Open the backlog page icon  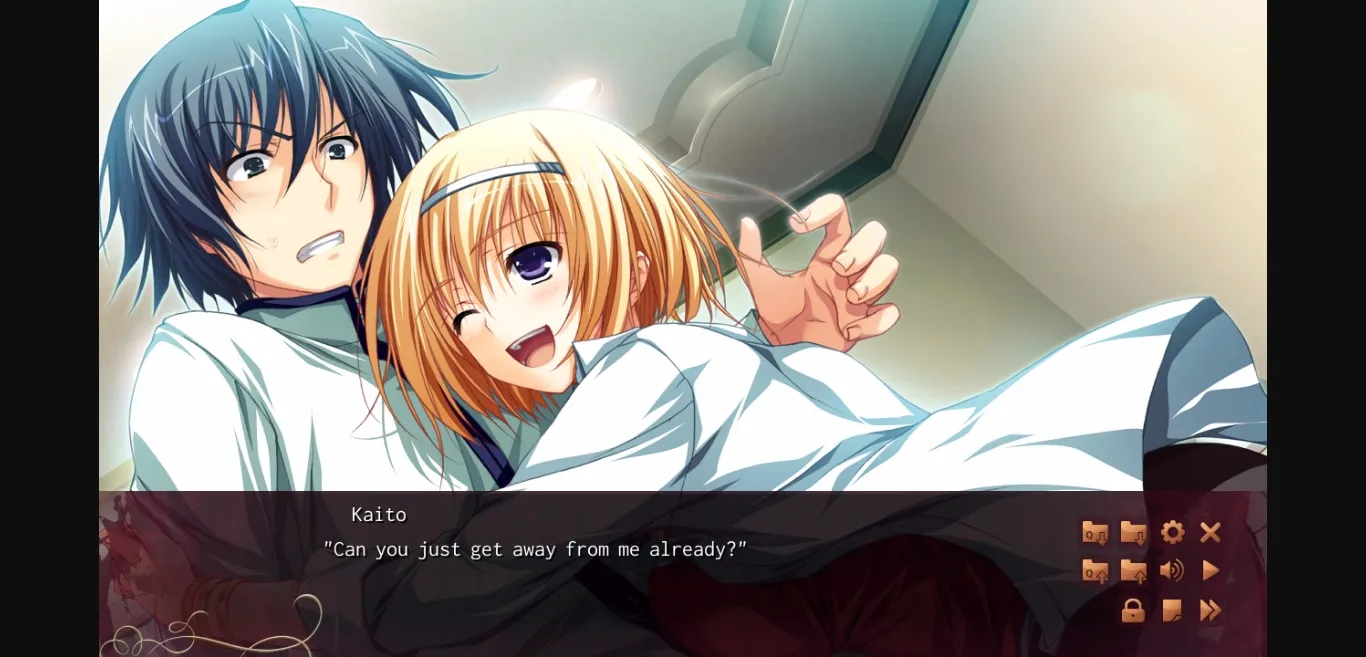[1172, 610]
